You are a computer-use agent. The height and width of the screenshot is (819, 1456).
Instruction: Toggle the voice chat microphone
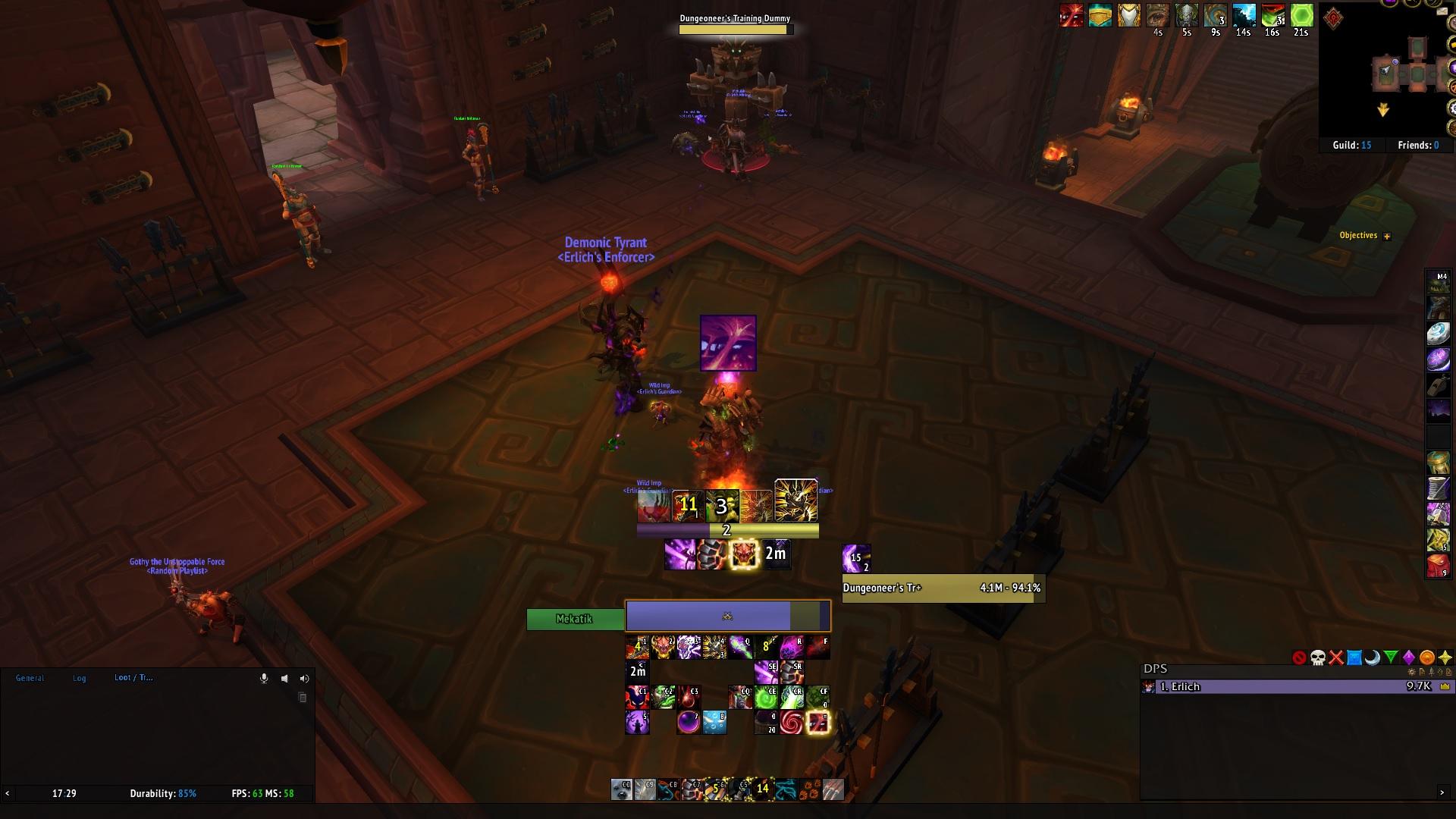pos(264,679)
